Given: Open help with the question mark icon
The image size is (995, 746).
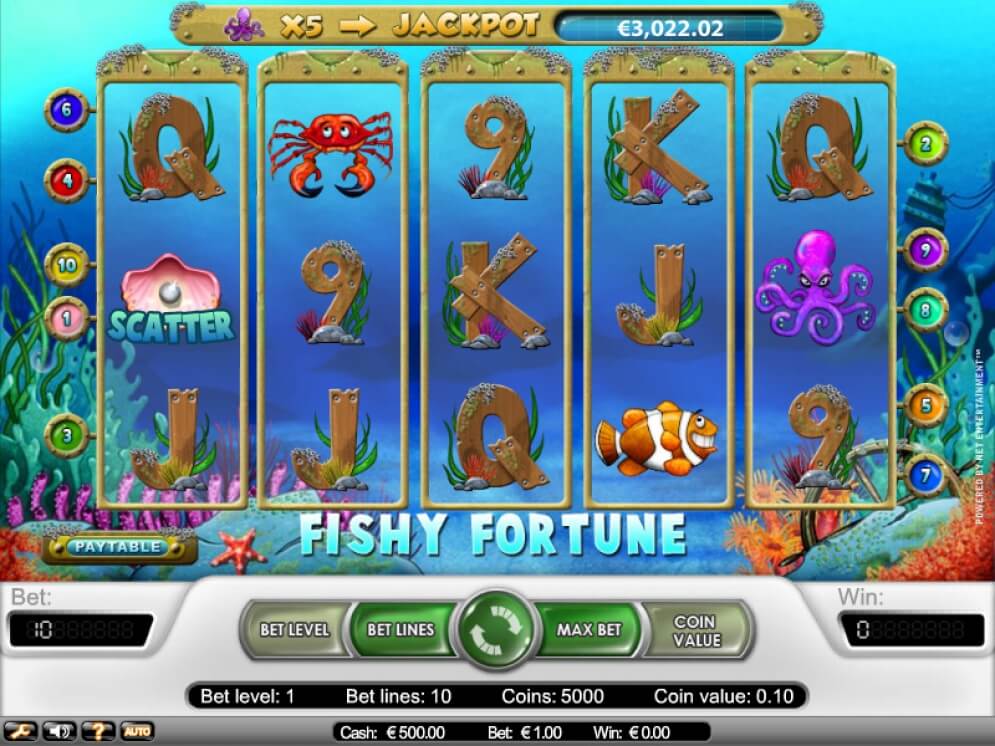Looking at the screenshot, I should tap(97, 732).
